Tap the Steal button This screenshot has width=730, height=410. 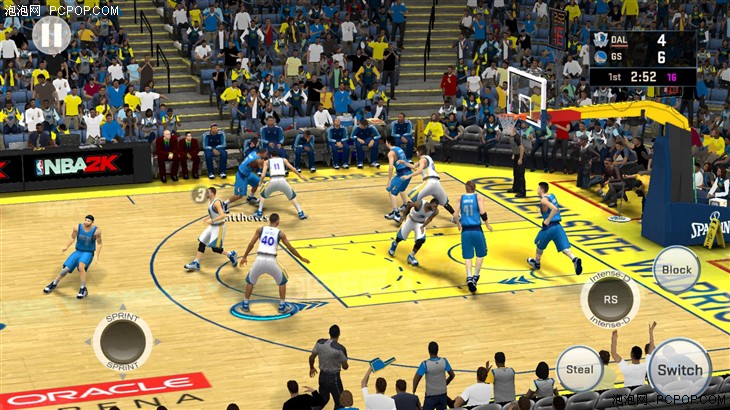579,368
